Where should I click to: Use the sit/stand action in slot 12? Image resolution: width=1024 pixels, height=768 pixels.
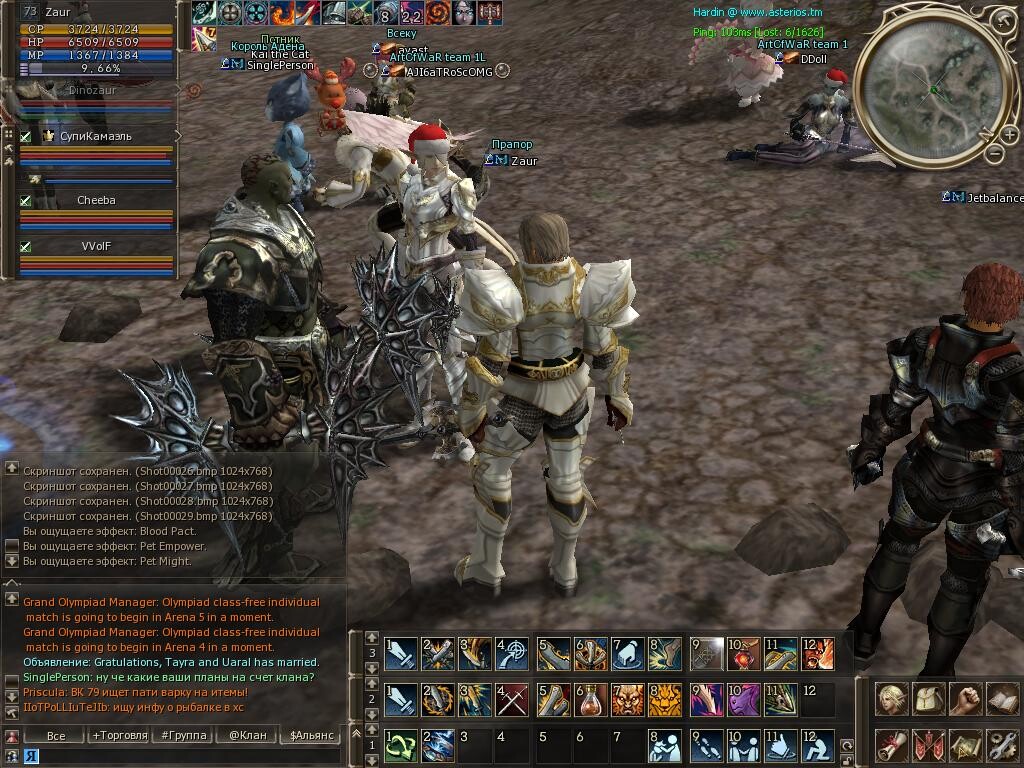[818, 745]
